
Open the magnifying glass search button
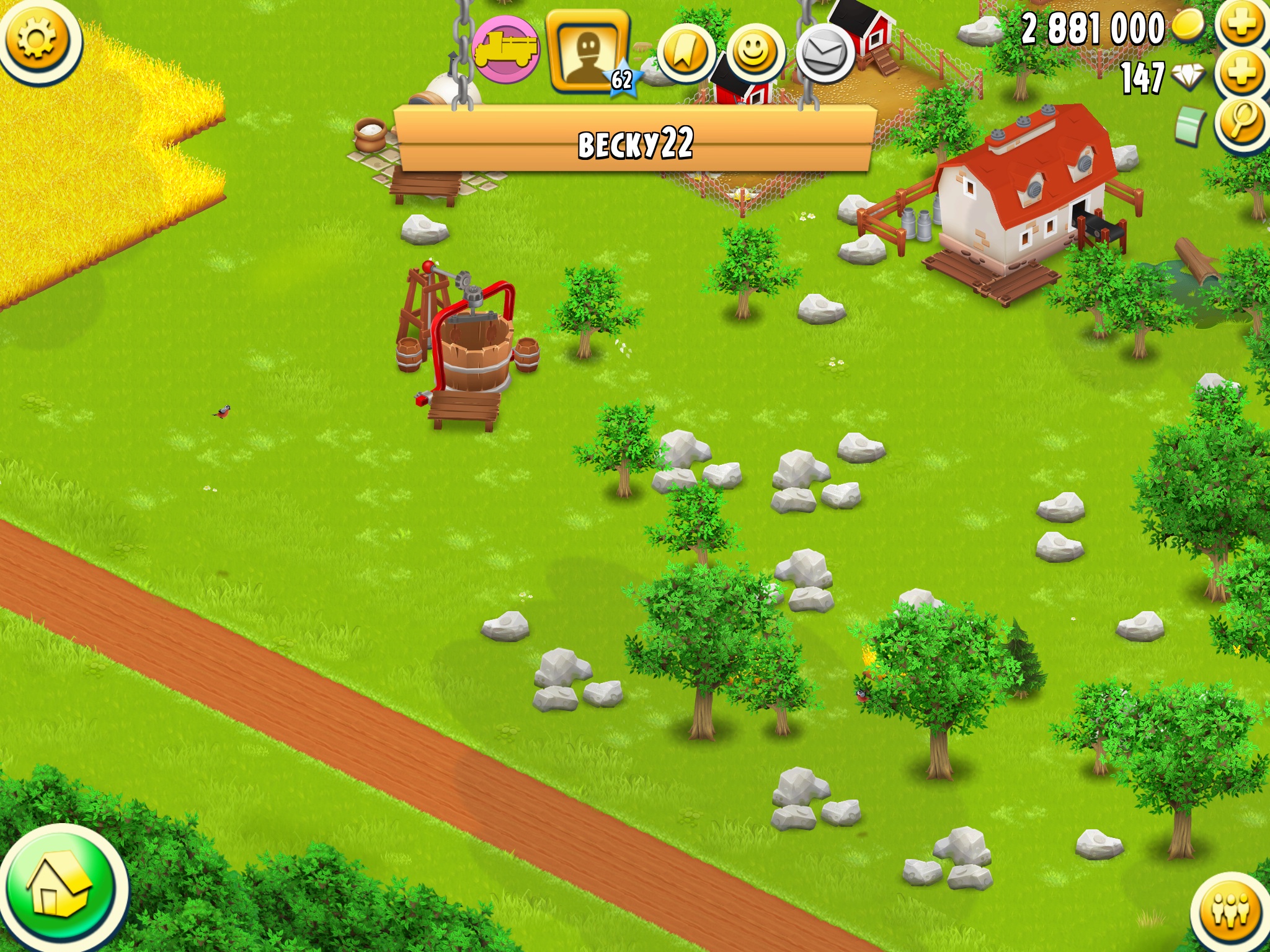click(x=1241, y=121)
